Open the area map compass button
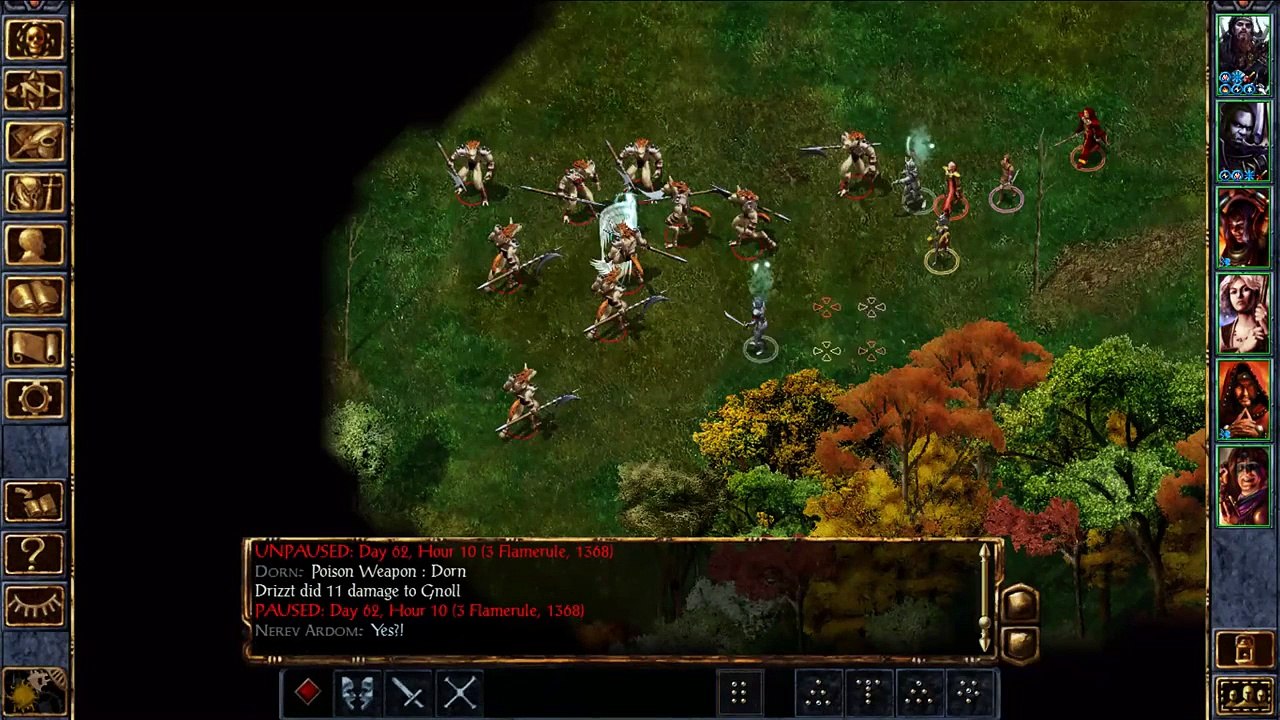The width and height of the screenshot is (1280, 720). pyautogui.click(x=35, y=91)
